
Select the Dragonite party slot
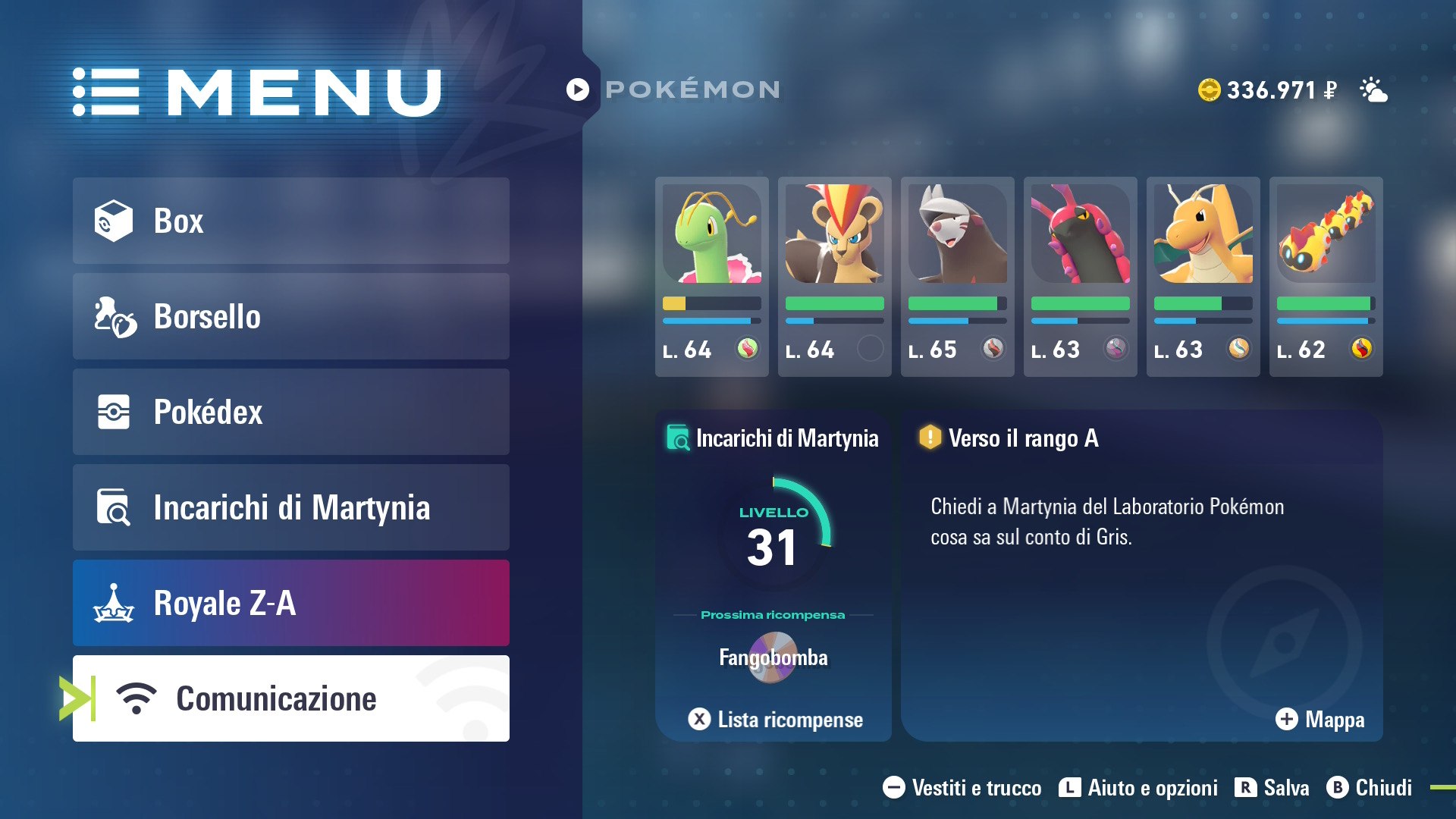[1203, 276]
